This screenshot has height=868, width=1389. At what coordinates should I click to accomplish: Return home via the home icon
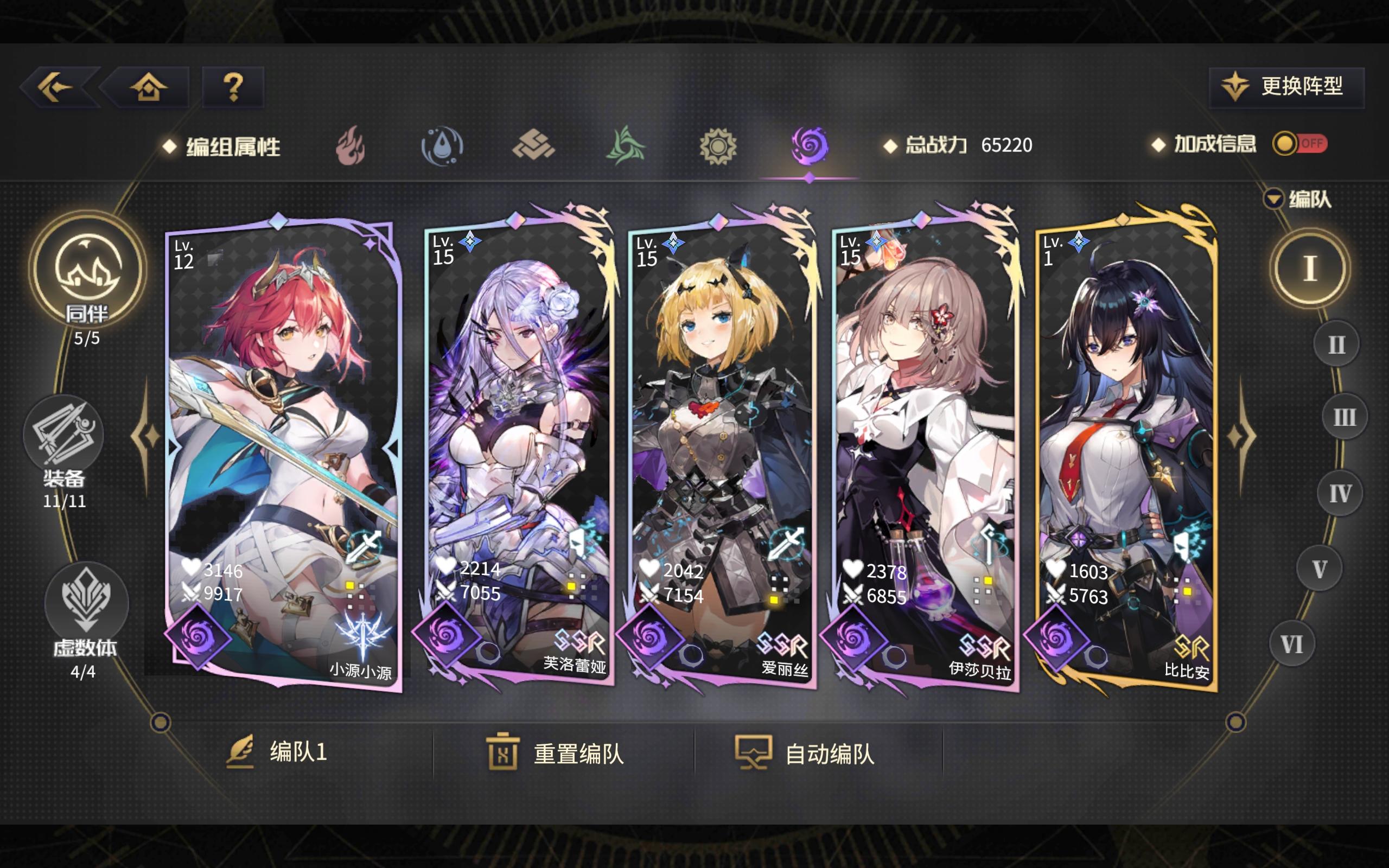pos(148,87)
